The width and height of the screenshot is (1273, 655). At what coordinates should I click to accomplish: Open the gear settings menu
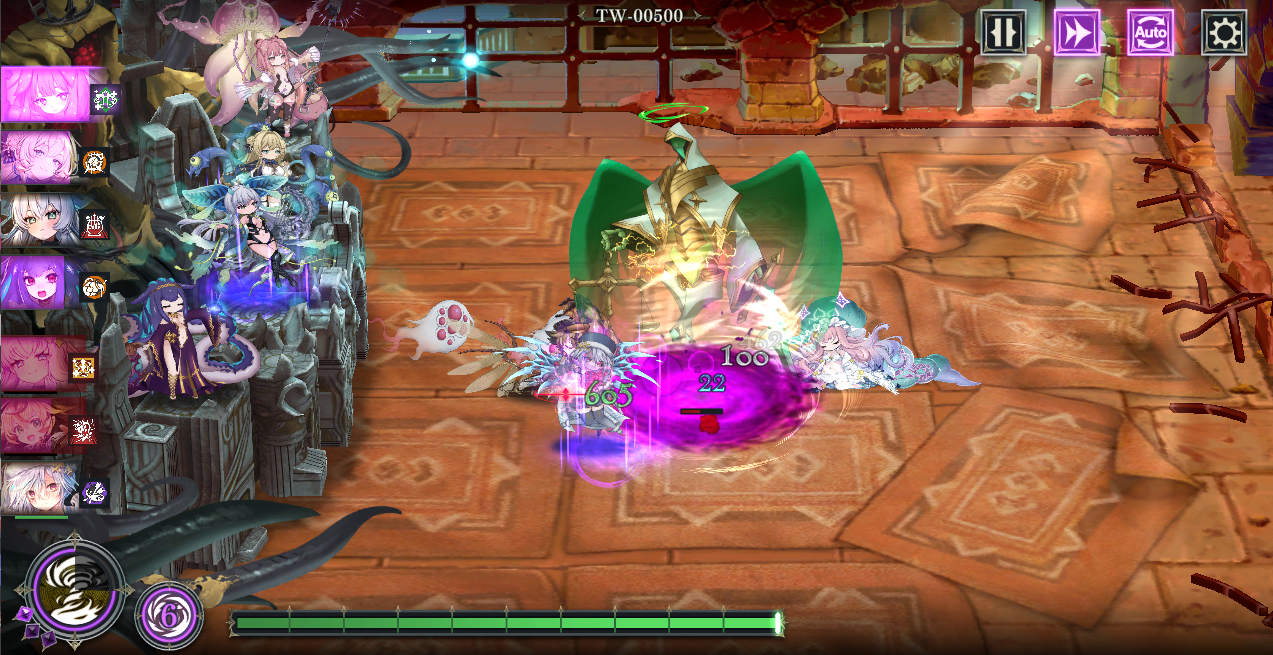click(1223, 32)
